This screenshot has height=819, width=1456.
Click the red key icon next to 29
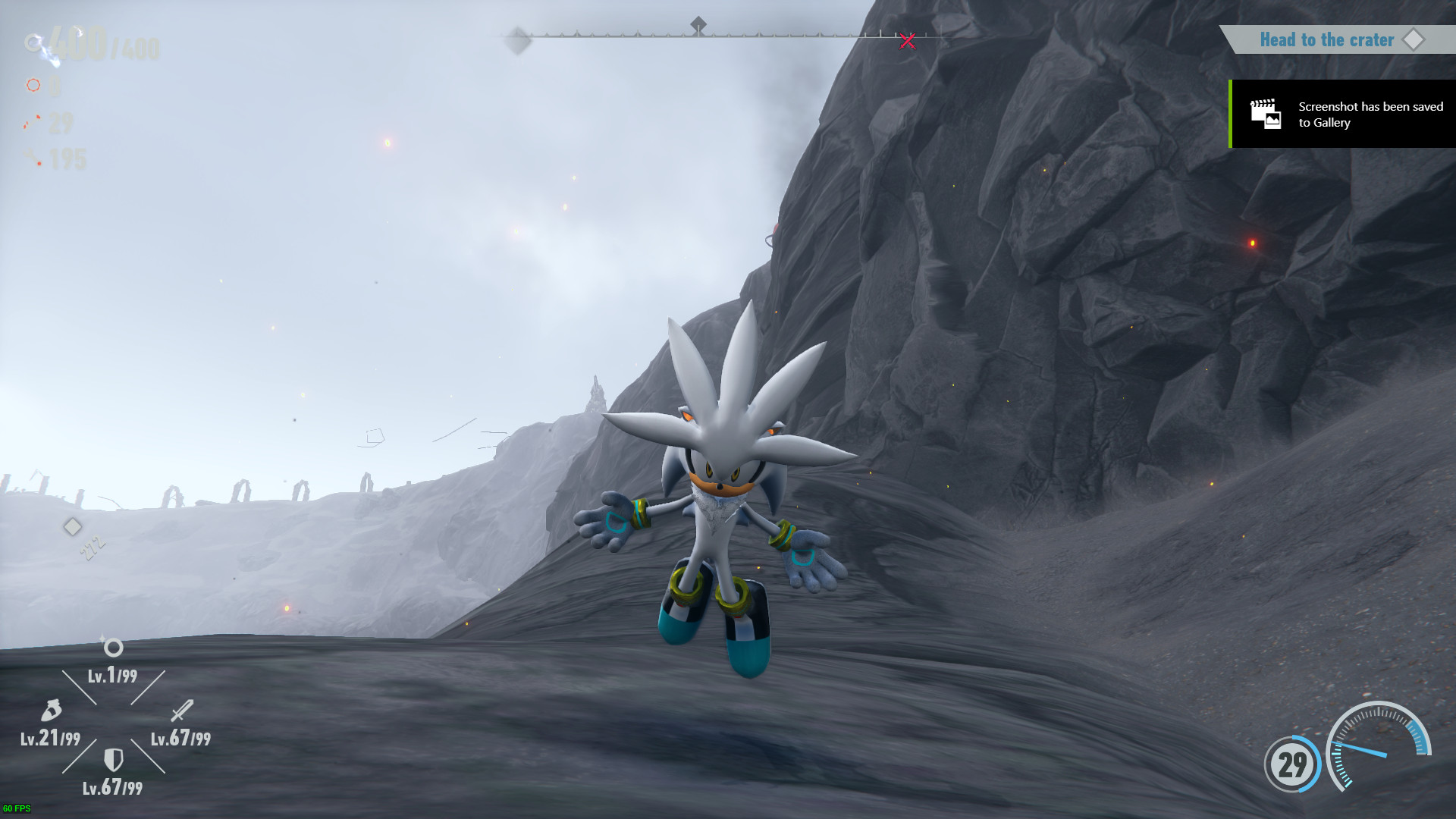(30, 124)
